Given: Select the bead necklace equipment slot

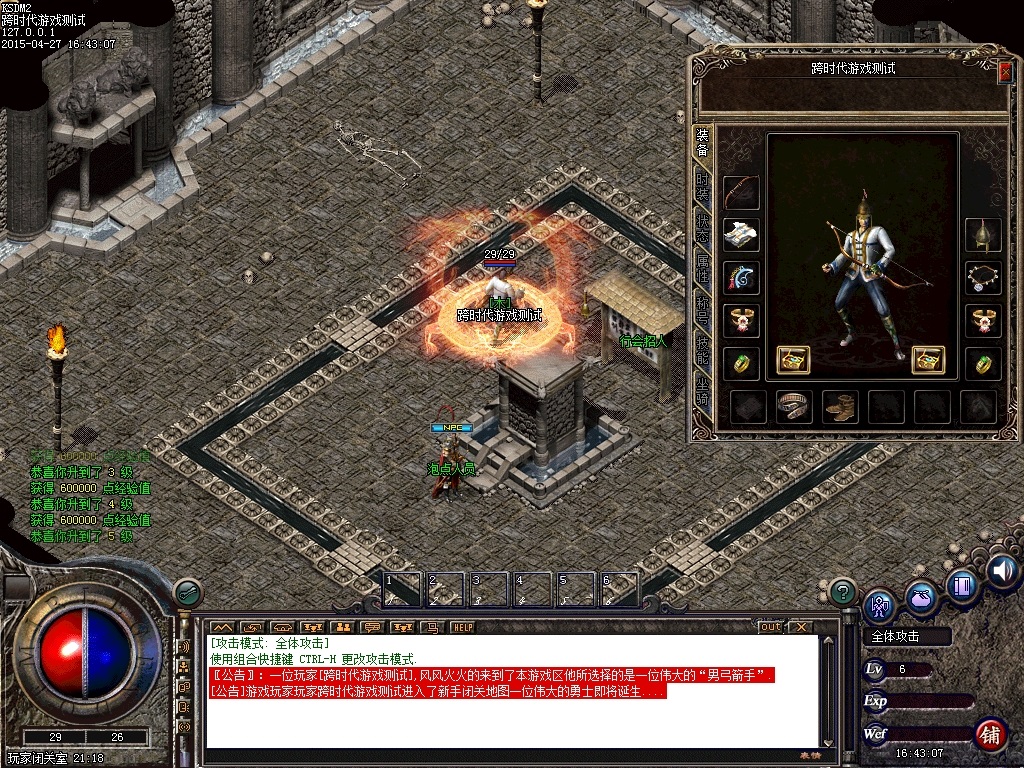Looking at the screenshot, I should [x=982, y=277].
